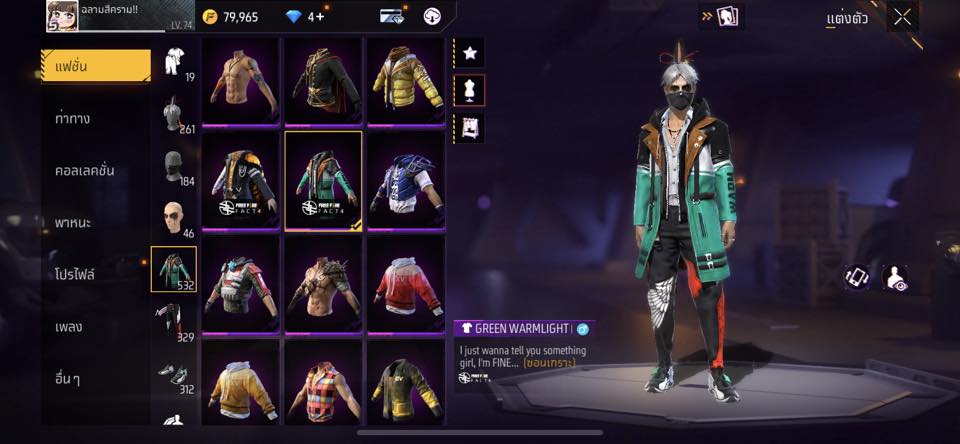Select the shirtless tattooed torso top
Viewport: 960px width, 444px height.
coord(242,82)
